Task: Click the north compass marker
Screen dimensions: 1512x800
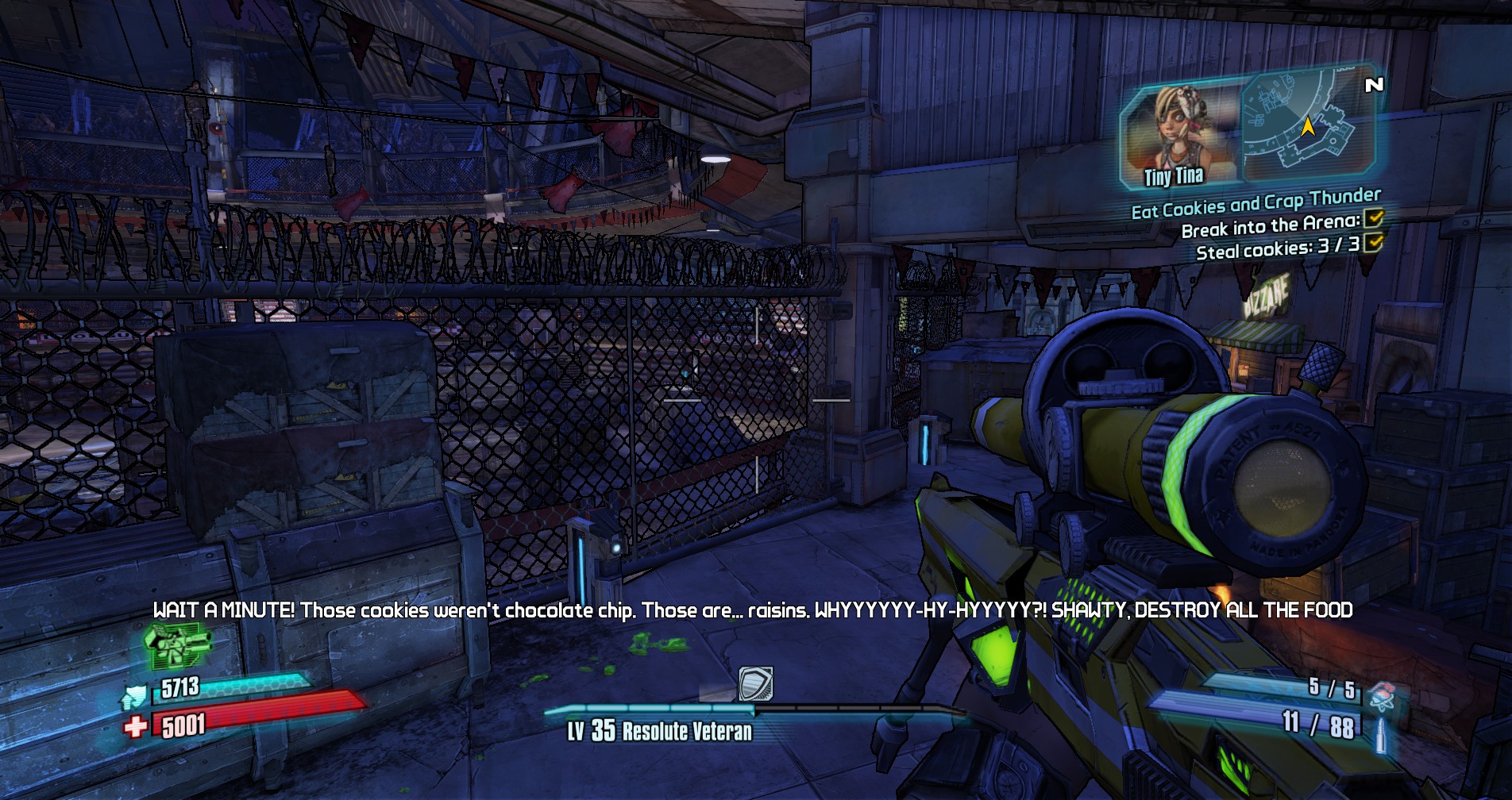Action: [1374, 84]
